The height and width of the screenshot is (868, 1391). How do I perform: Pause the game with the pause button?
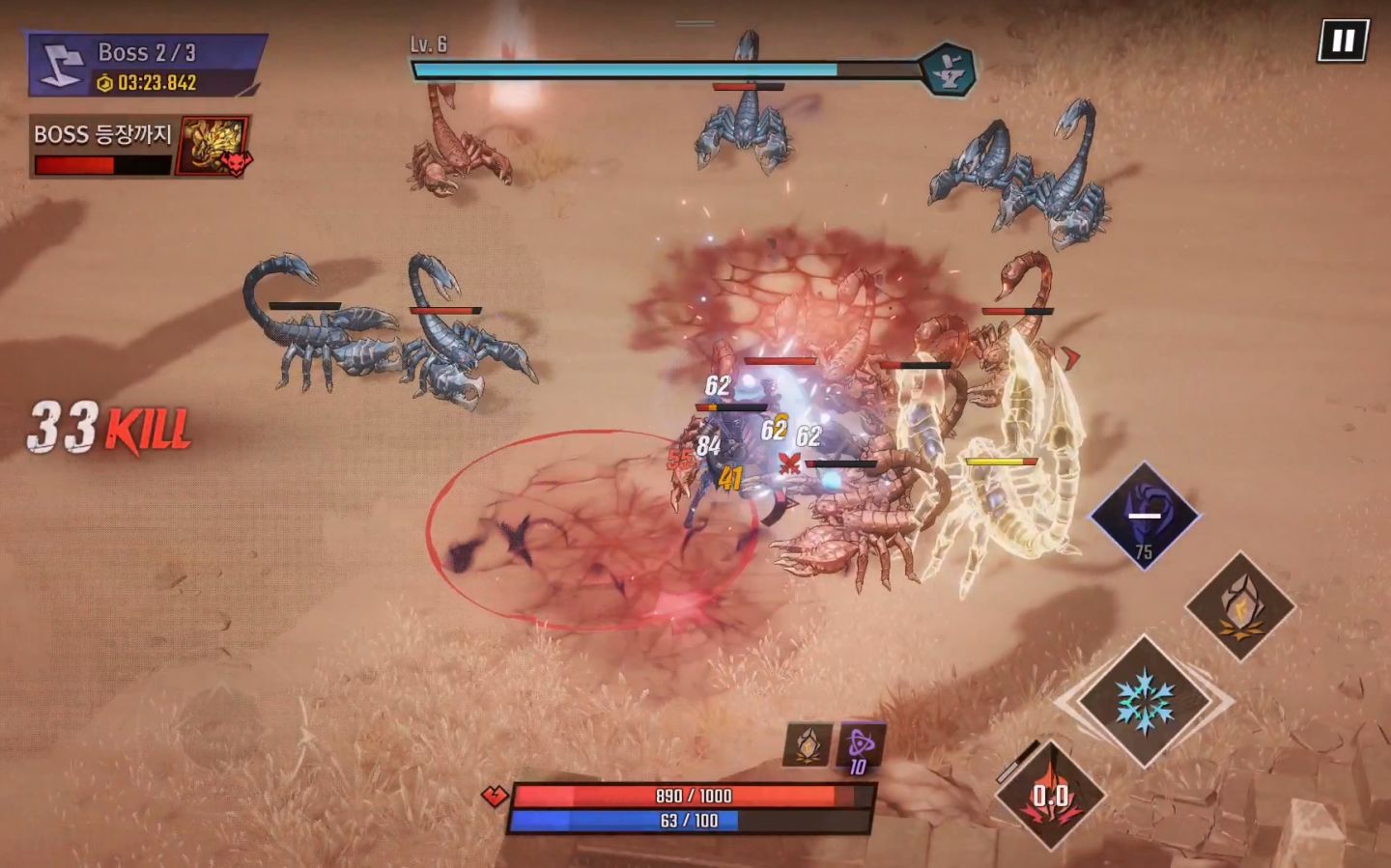click(x=1343, y=41)
